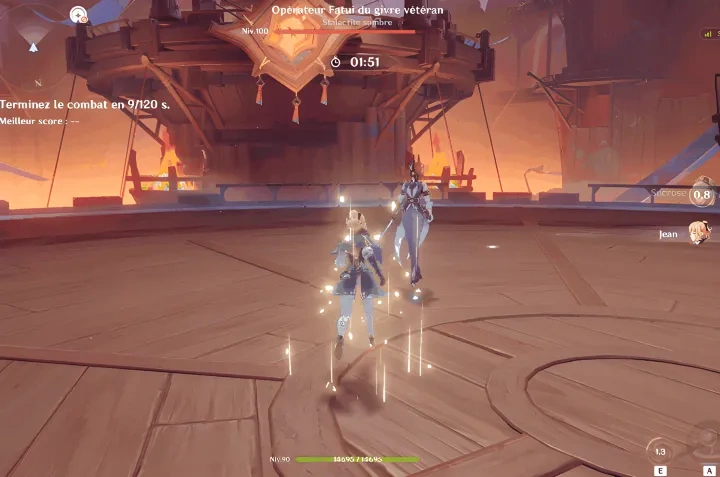Click the compass star icon beside the minimap
The image size is (720, 477).
79,14
